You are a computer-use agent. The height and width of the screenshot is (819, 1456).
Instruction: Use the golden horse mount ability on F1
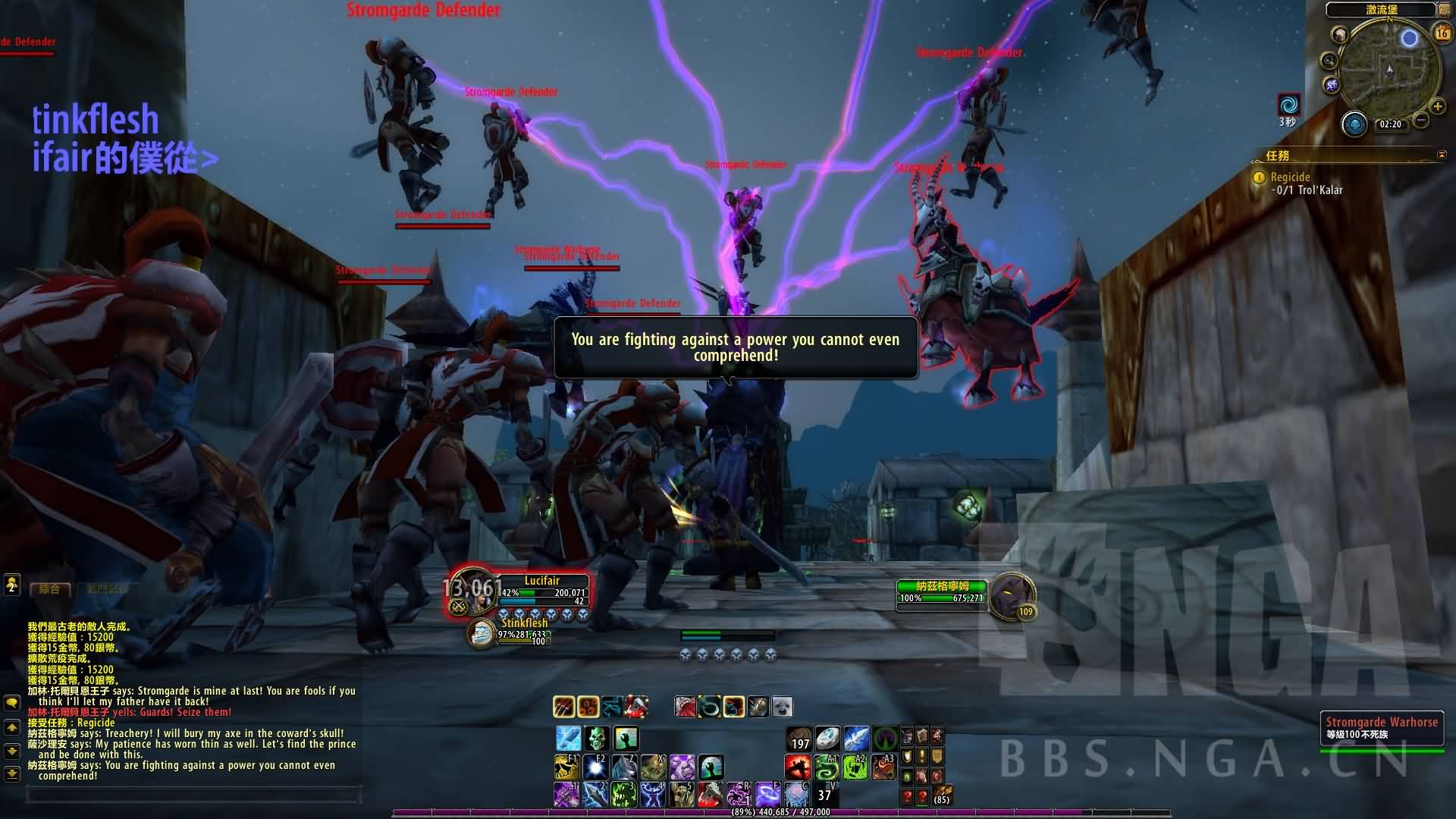(566, 767)
